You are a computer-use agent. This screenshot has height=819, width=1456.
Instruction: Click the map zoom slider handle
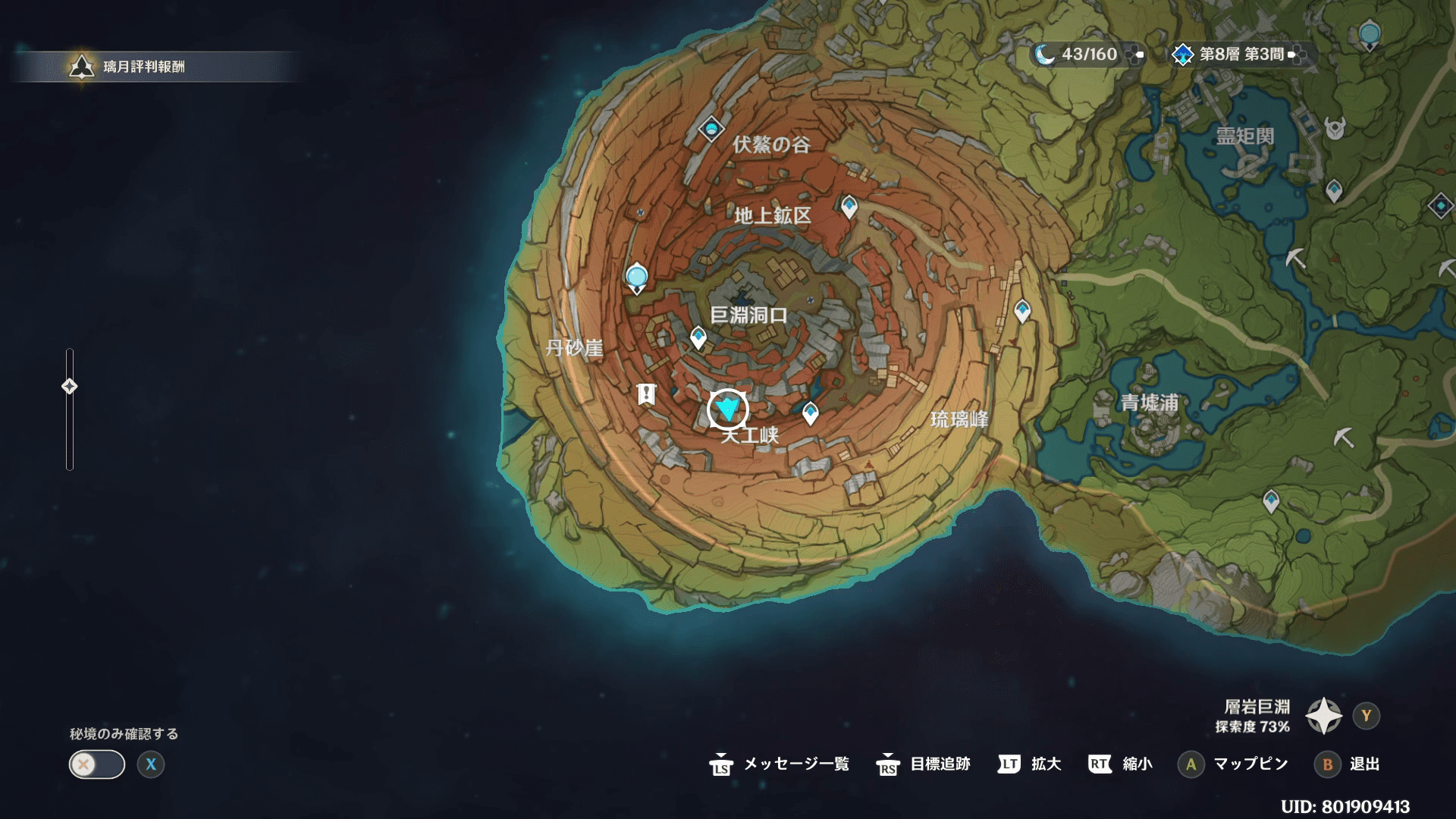pyautogui.click(x=69, y=387)
